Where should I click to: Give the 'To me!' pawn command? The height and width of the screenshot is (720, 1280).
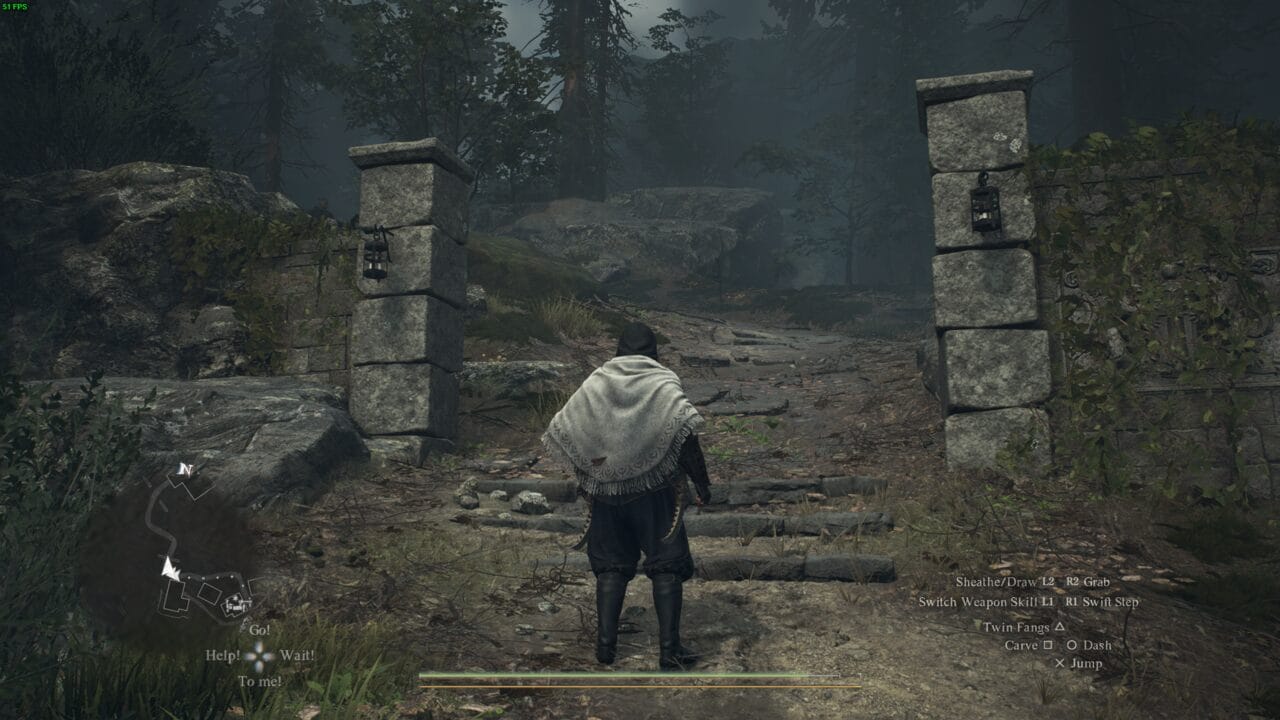tap(259, 681)
